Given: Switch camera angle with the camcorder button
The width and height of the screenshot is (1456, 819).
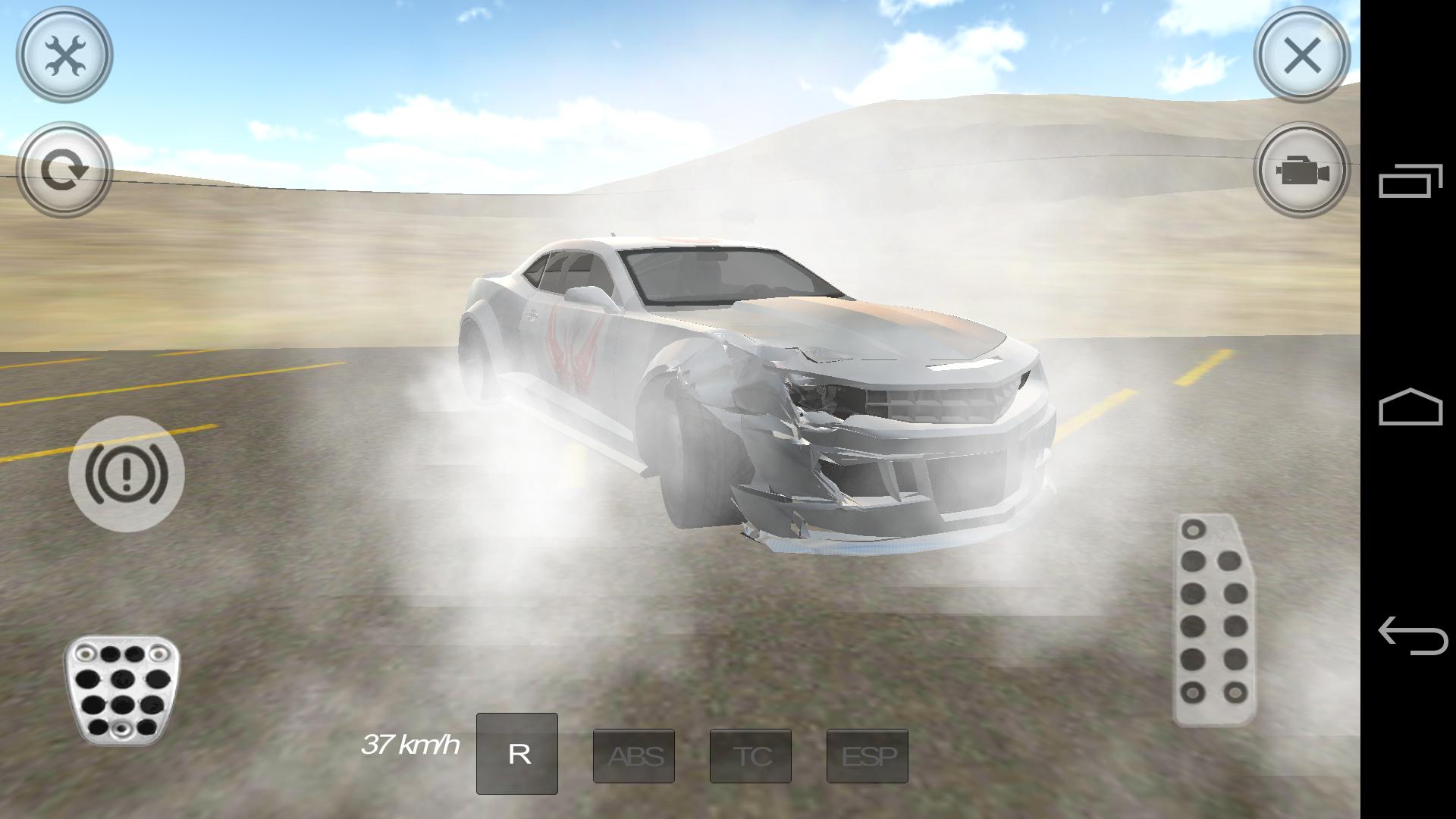Looking at the screenshot, I should (x=1301, y=173).
